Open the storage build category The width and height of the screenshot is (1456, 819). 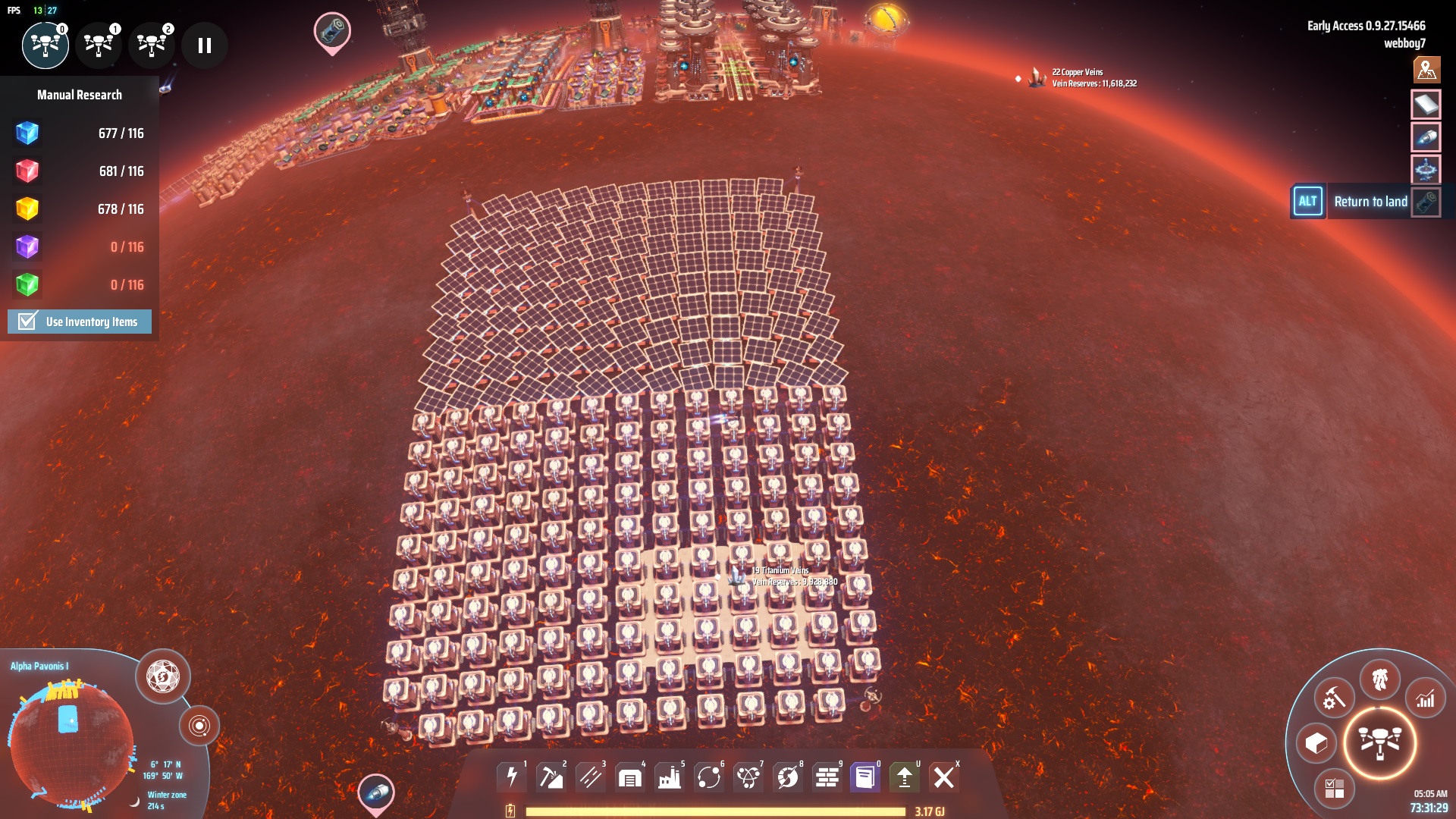coord(629,777)
